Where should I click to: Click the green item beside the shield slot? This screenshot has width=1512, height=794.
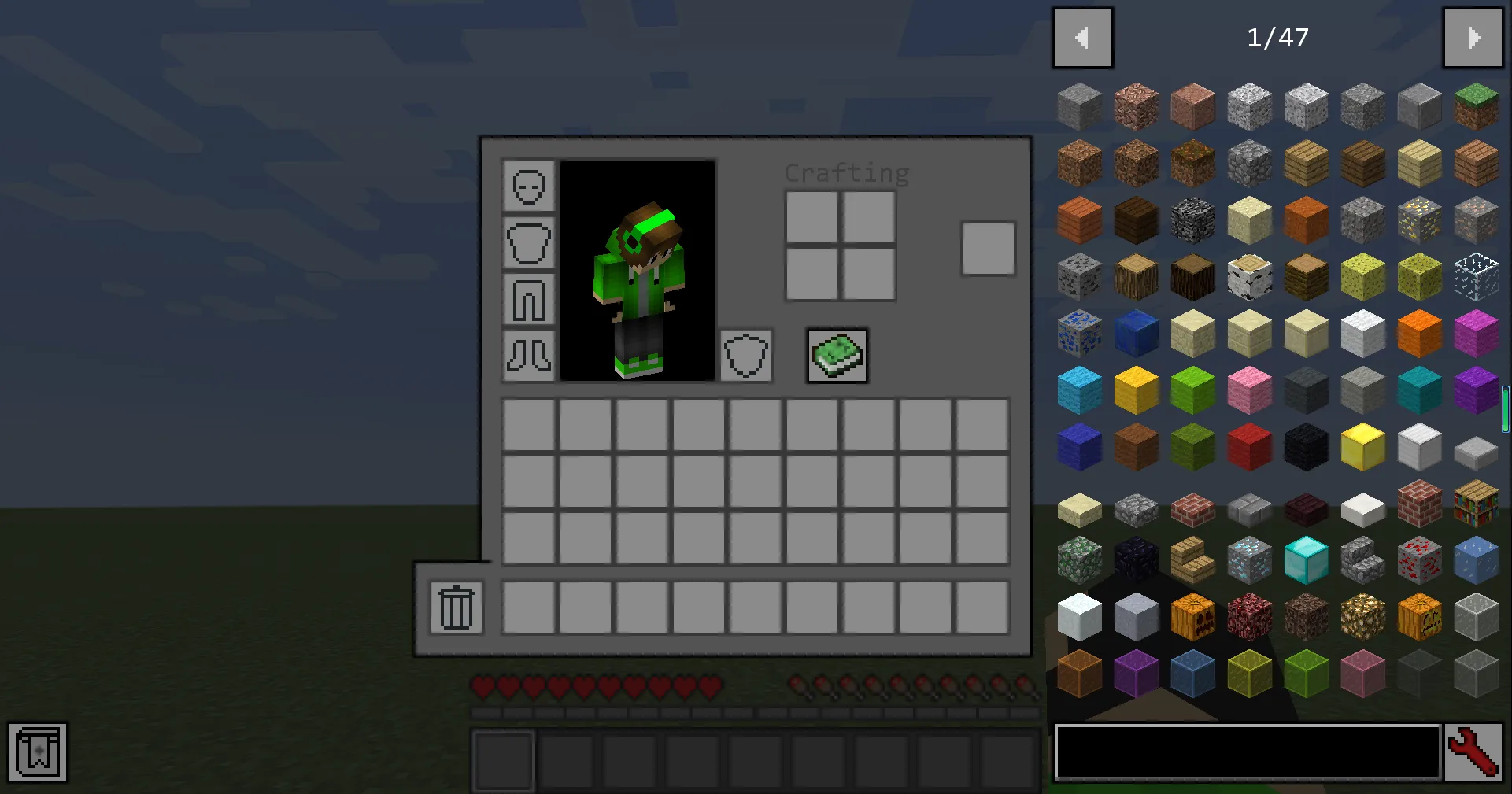(x=836, y=356)
